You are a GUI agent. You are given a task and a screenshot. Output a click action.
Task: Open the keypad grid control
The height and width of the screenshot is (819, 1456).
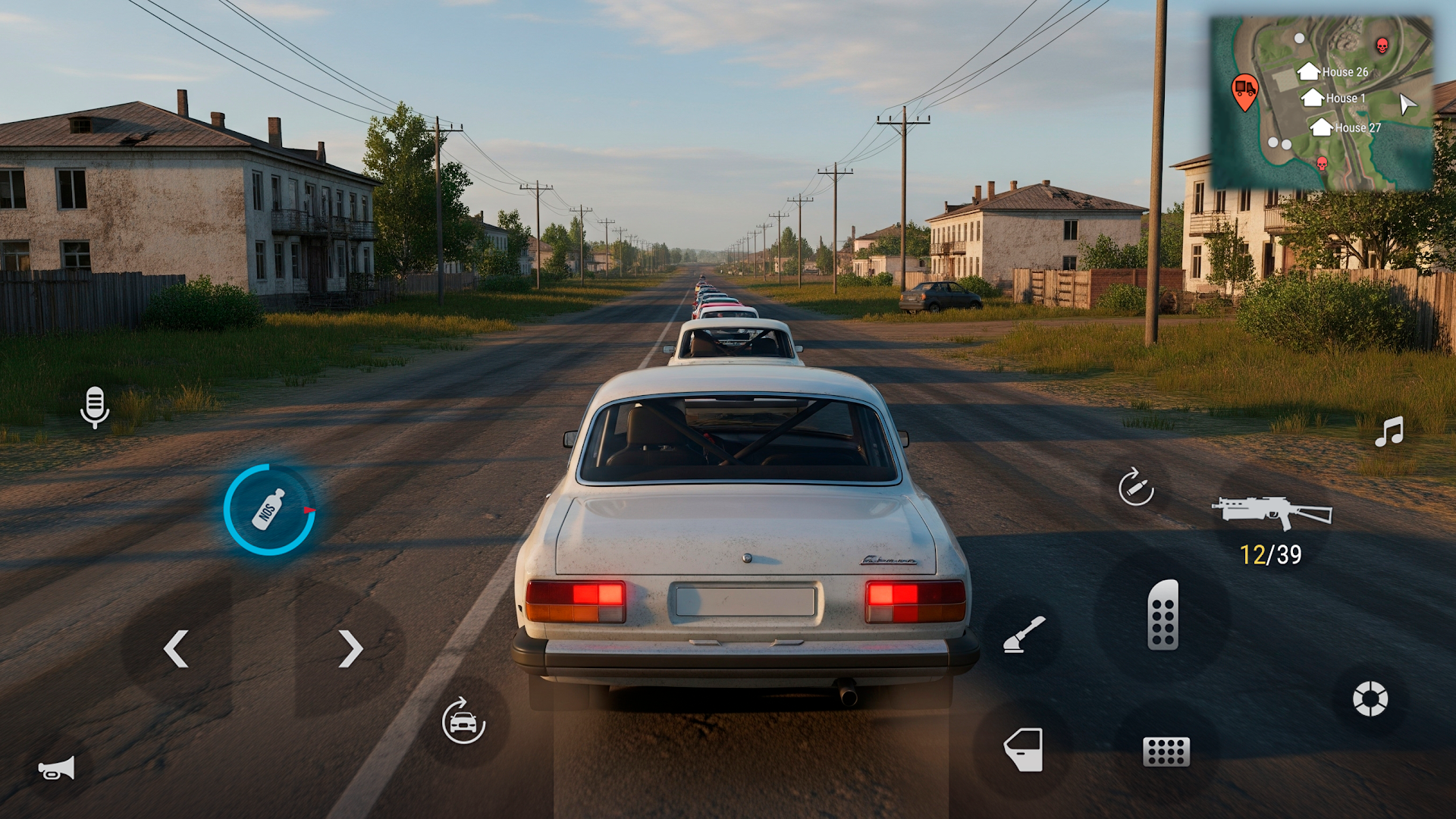(1166, 751)
